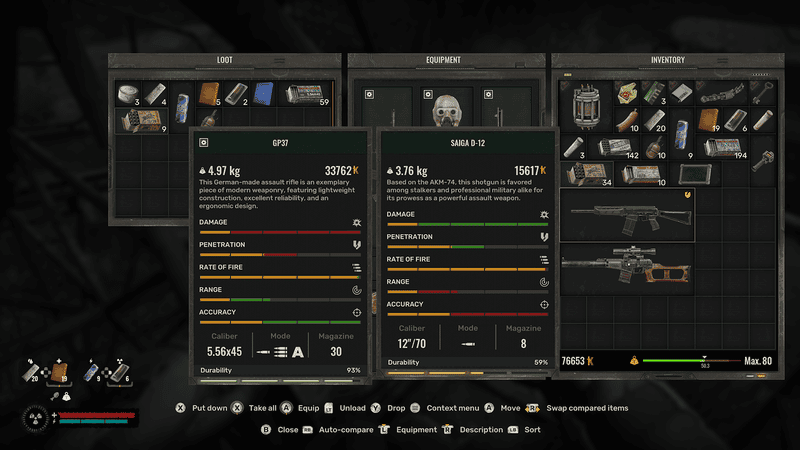Select the Saiga D-12 shotgun in inventory
Image resolution: width=800 pixels, height=450 pixels.
[x=627, y=214]
